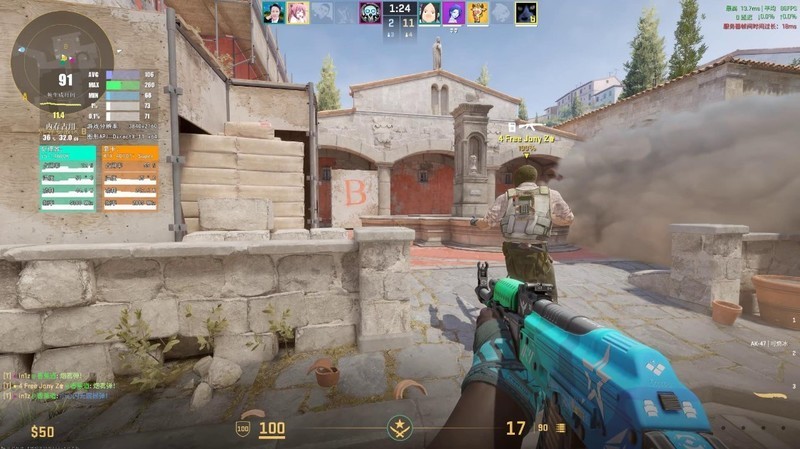Select the man in suit player avatar
This screenshot has height=449, width=800.
273,12
